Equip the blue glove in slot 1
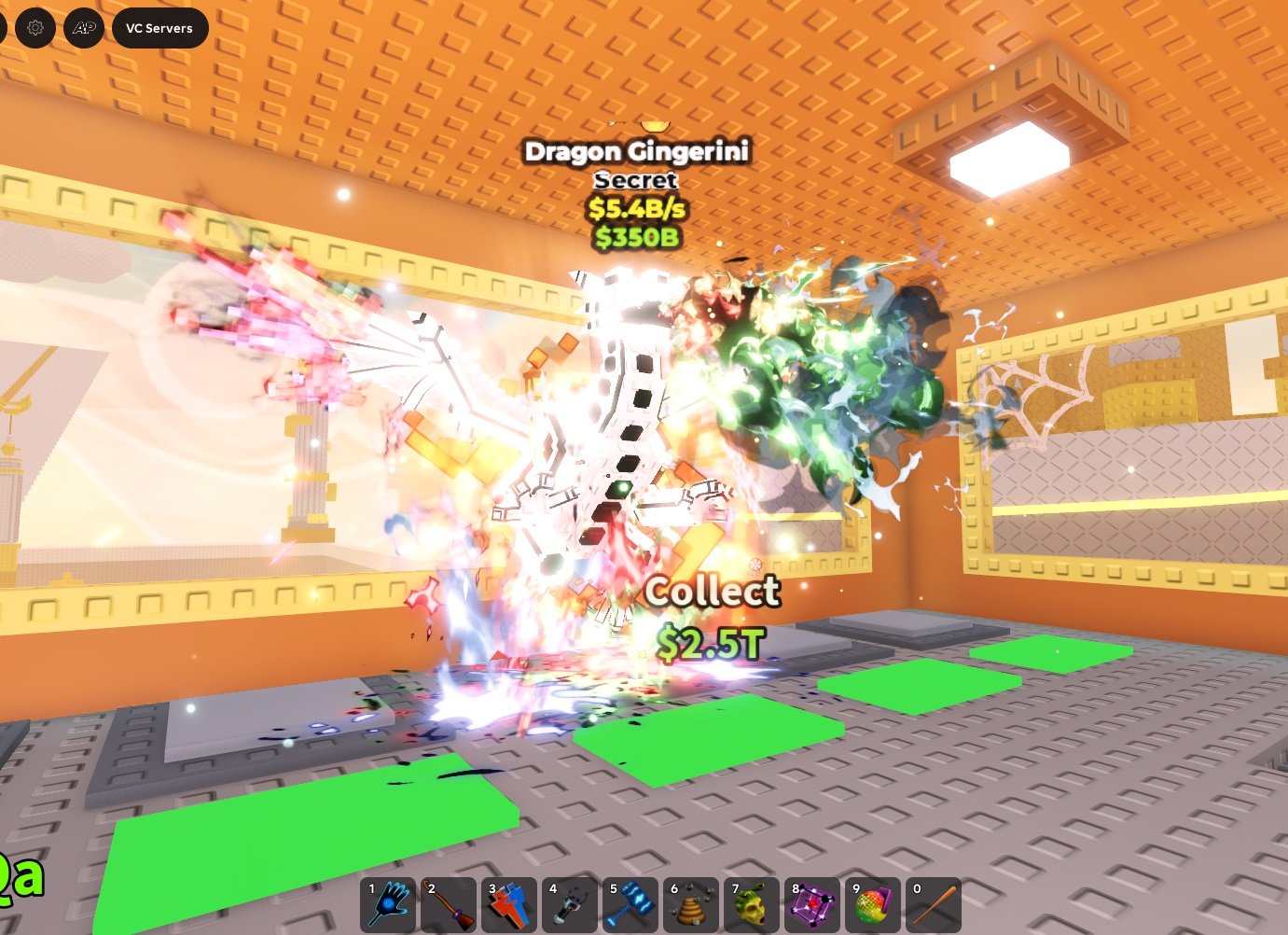Viewport: 1288px width, 935px height. 389,904
